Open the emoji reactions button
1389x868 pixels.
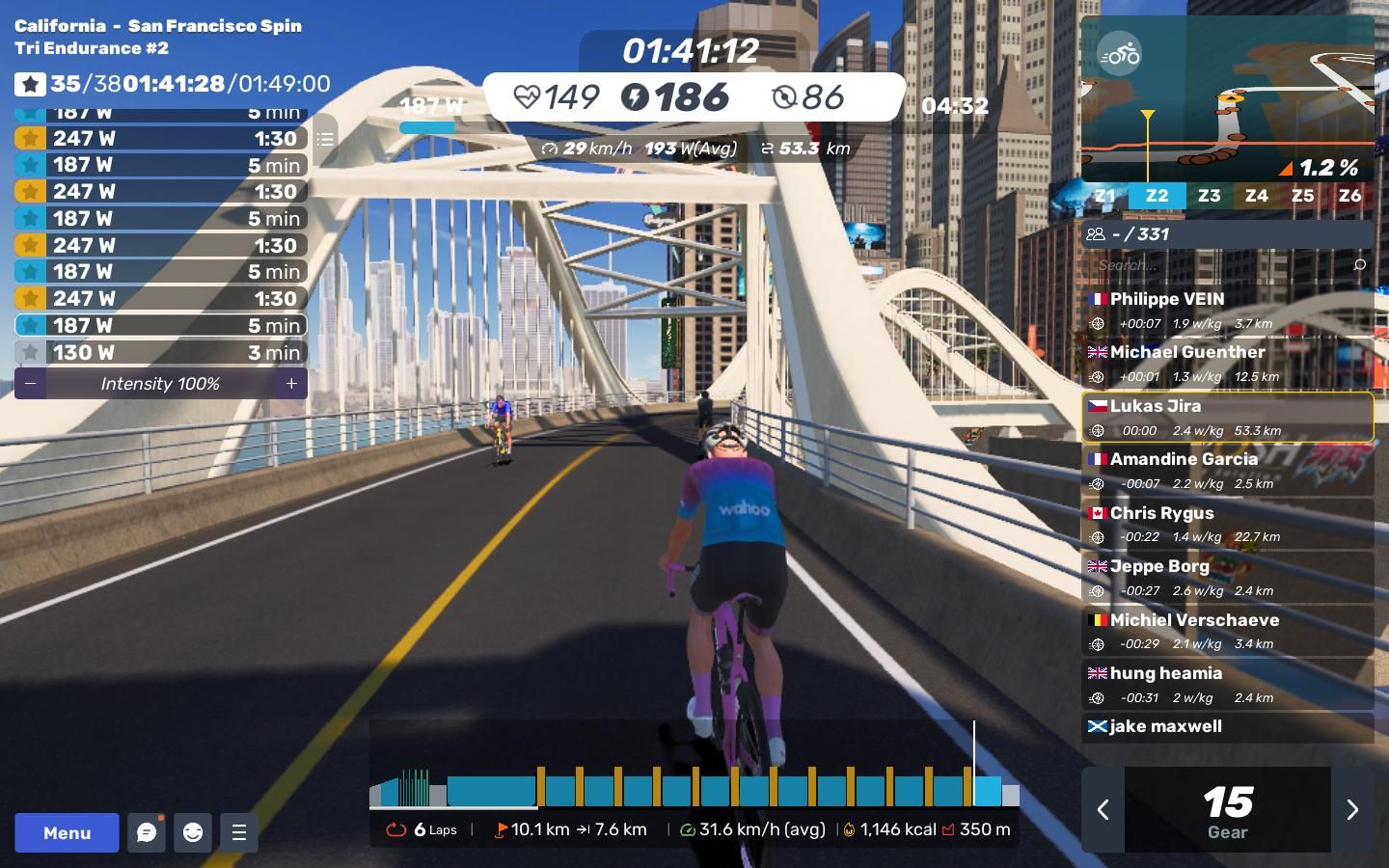[193, 832]
